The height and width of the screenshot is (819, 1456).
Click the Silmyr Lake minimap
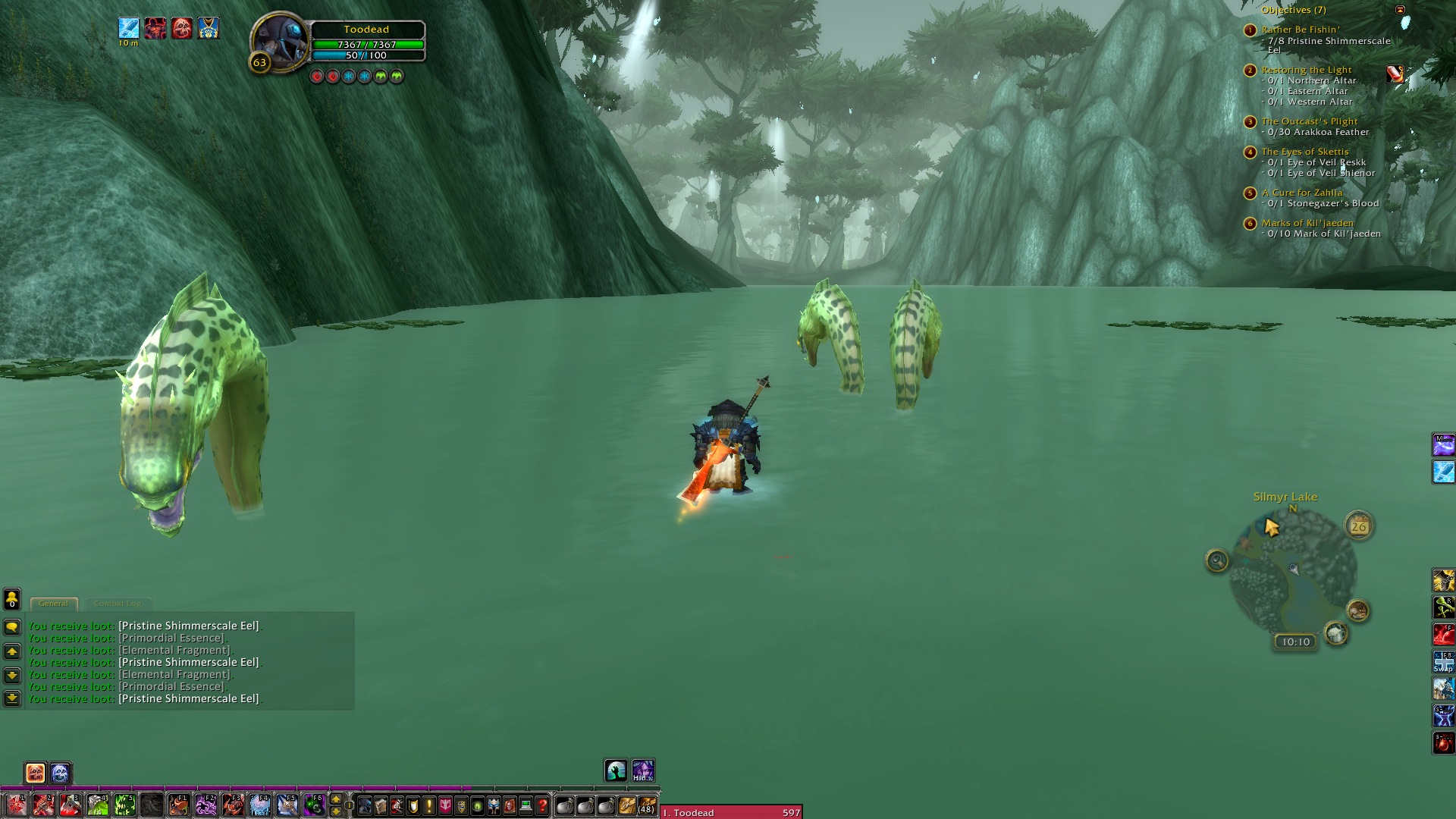tap(1294, 578)
